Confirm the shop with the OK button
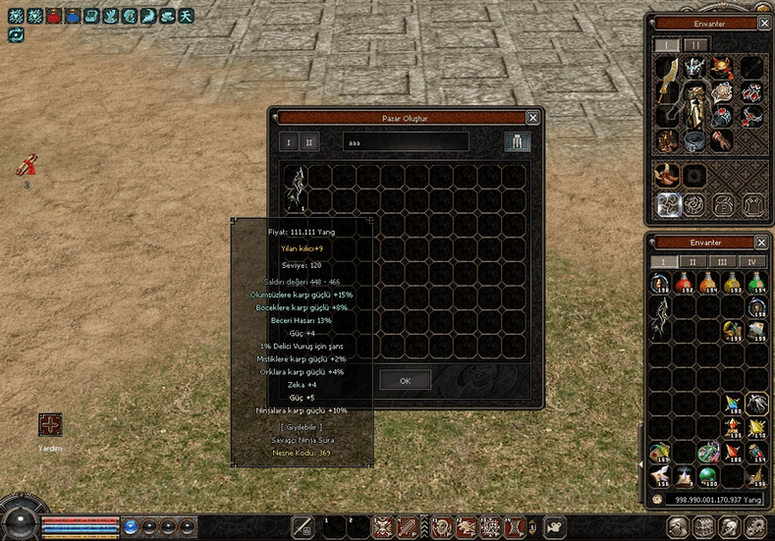The image size is (775, 541). 405,380
